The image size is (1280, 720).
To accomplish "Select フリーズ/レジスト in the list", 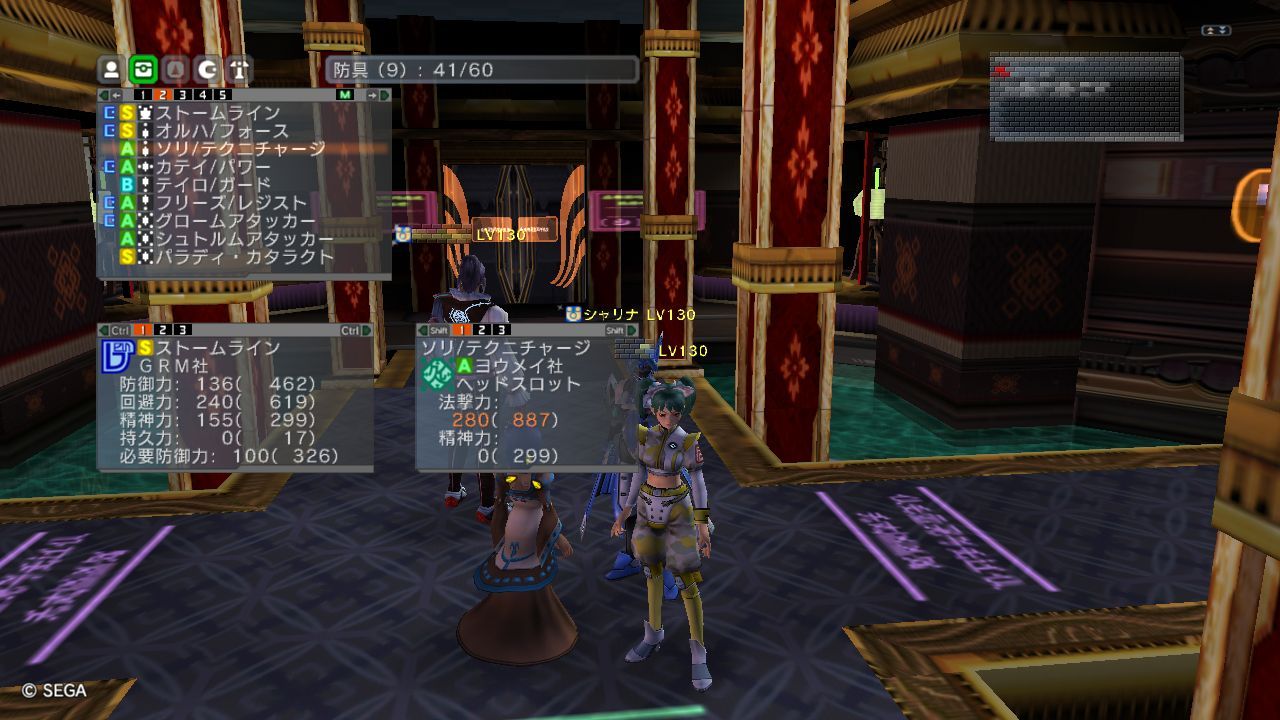I will (230, 203).
